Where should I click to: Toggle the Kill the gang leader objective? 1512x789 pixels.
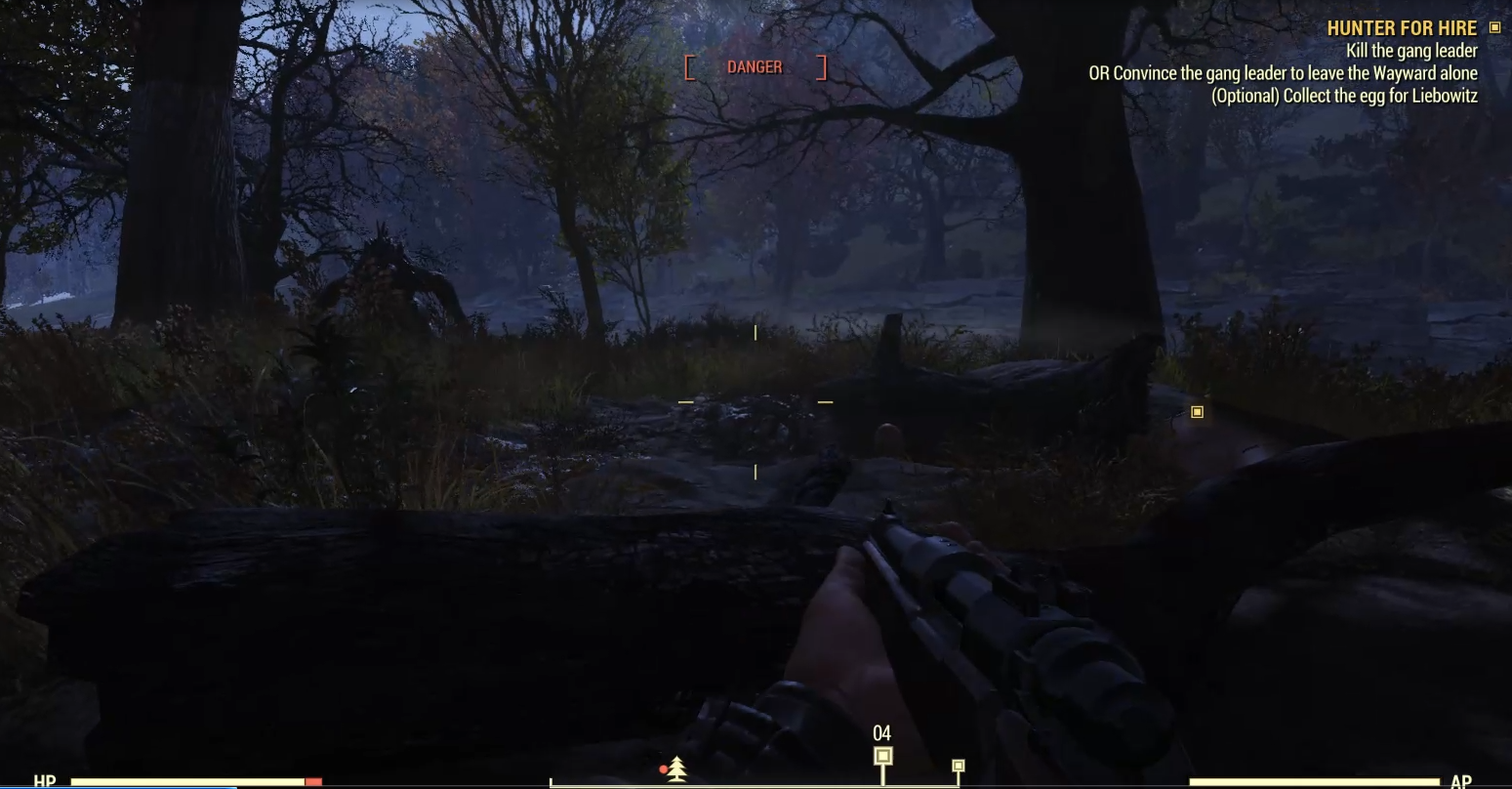click(1412, 51)
